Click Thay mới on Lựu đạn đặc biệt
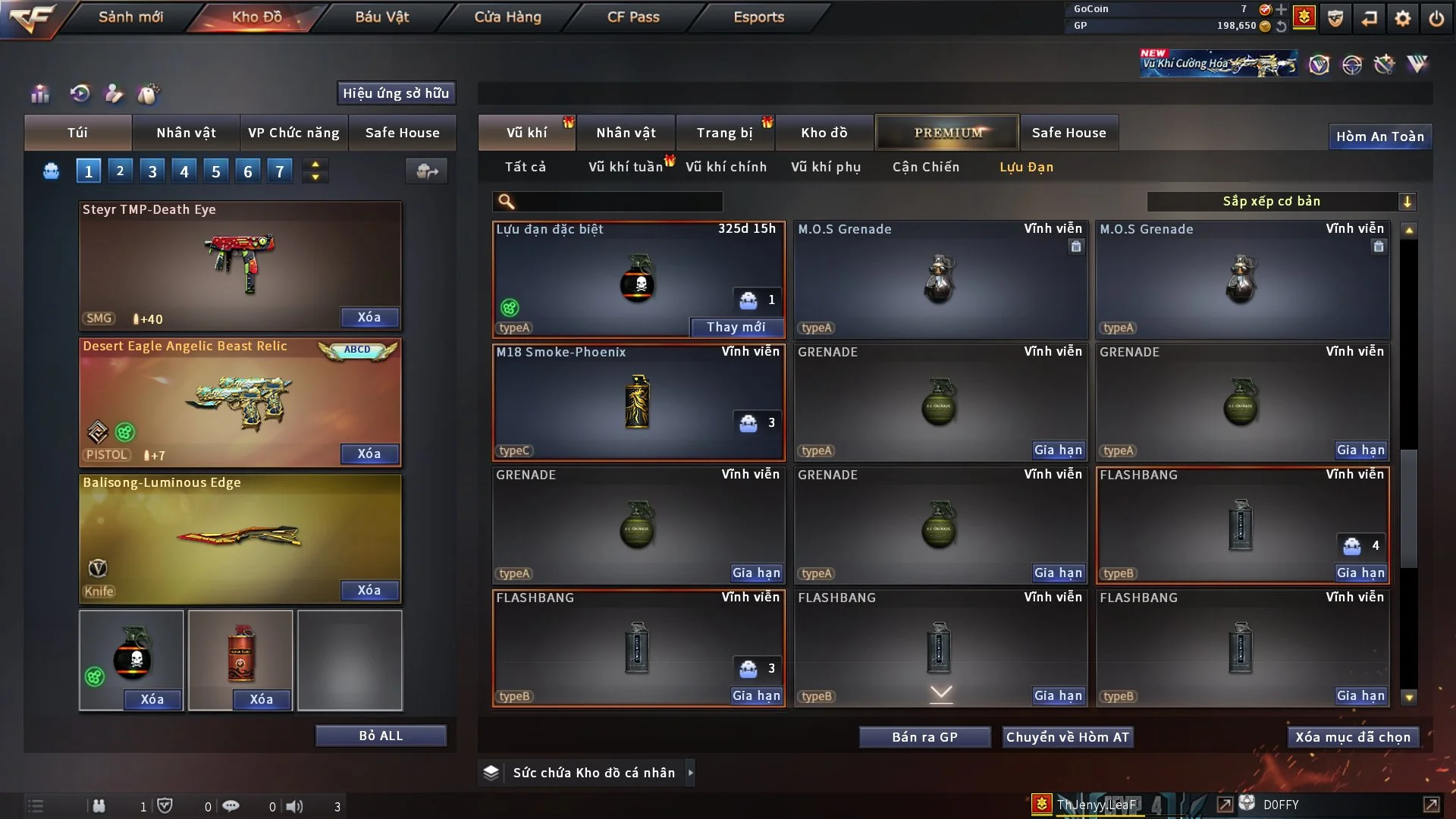Image resolution: width=1456 pixels, height=819 pixels. 736,327
